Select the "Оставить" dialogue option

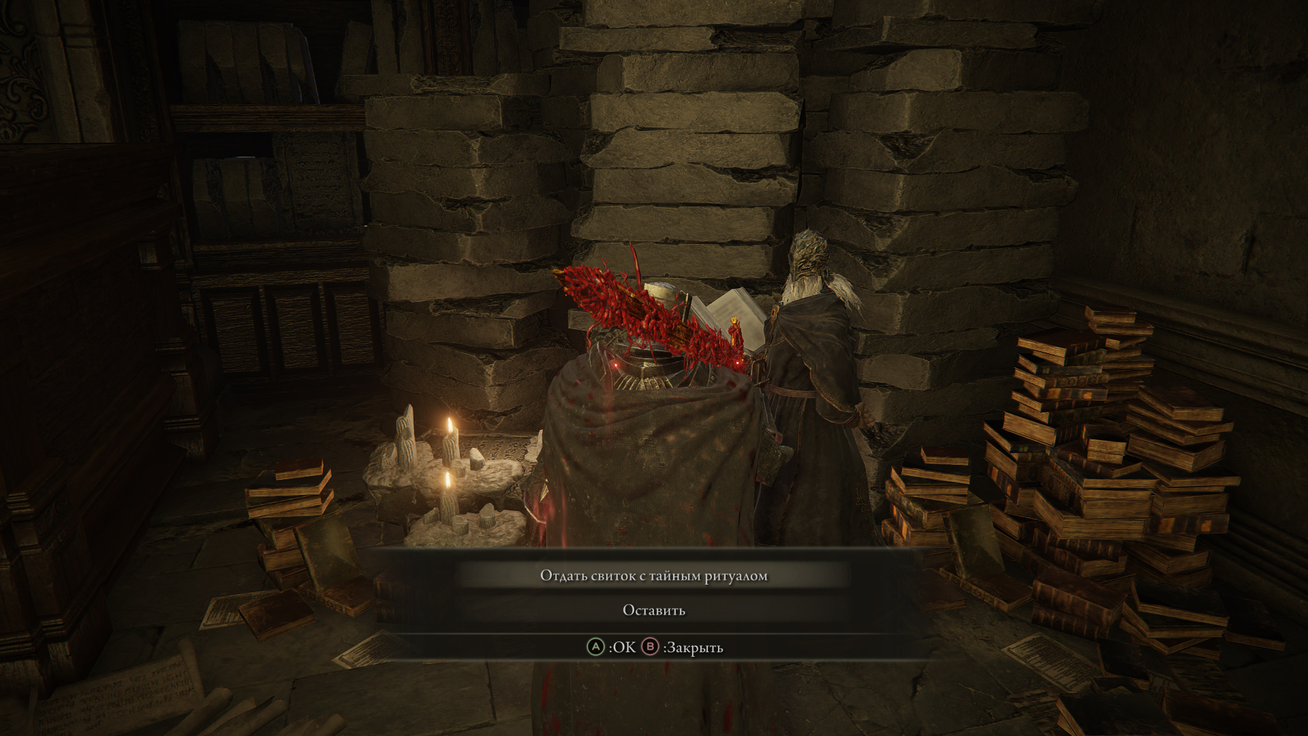[x=654, y=610]
